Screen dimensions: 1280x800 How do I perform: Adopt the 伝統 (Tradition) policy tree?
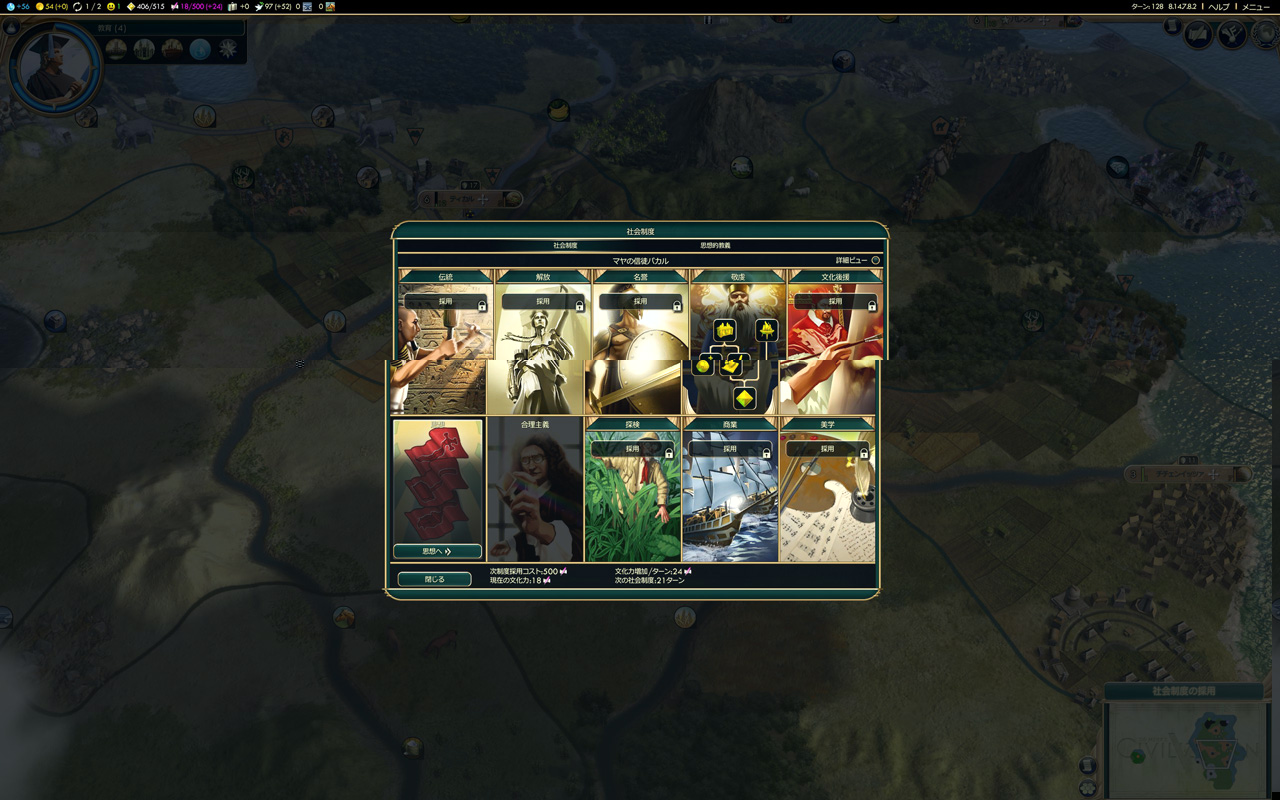pos(445,302)
